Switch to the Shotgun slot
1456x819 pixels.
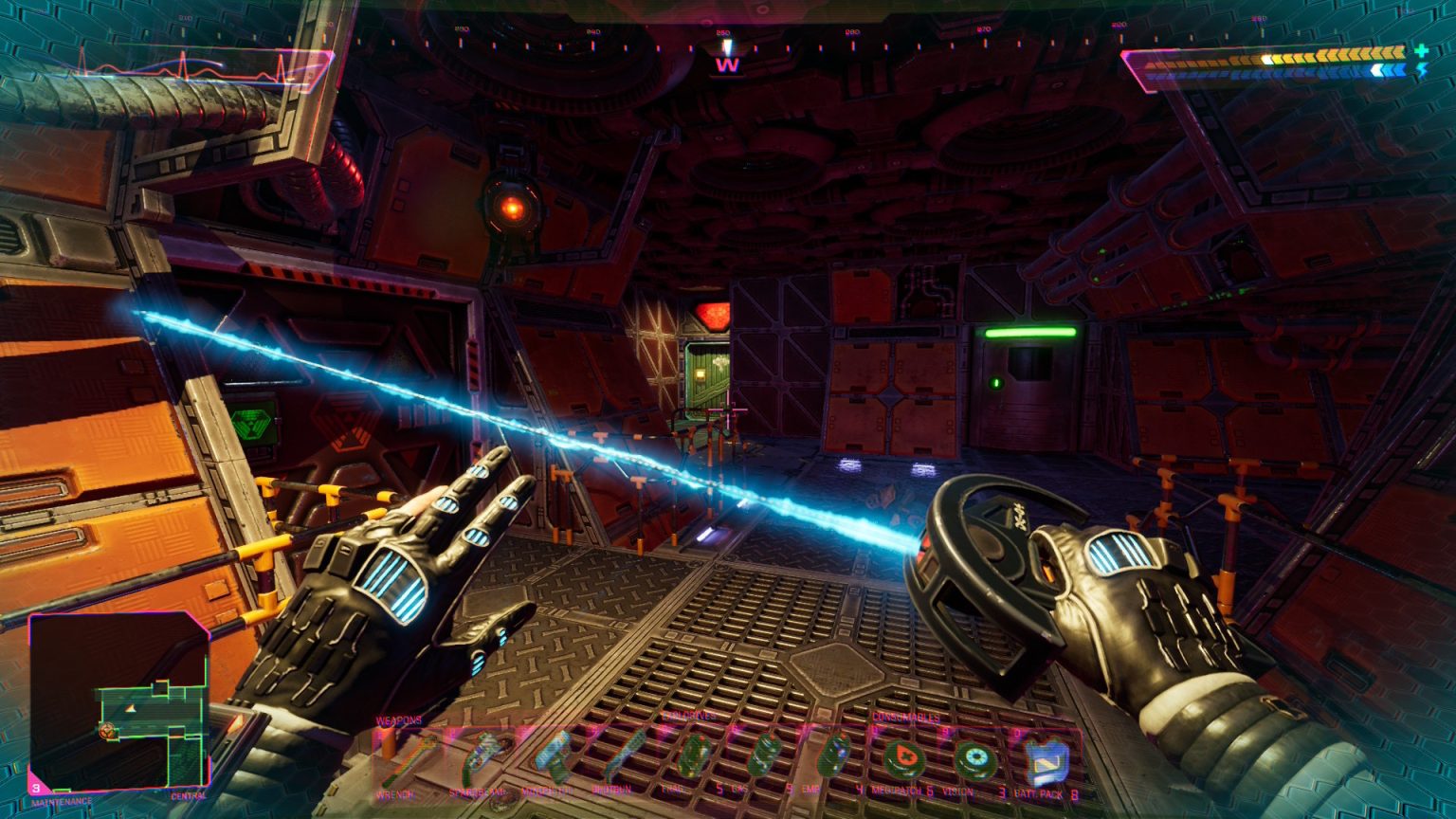point(624,756)
